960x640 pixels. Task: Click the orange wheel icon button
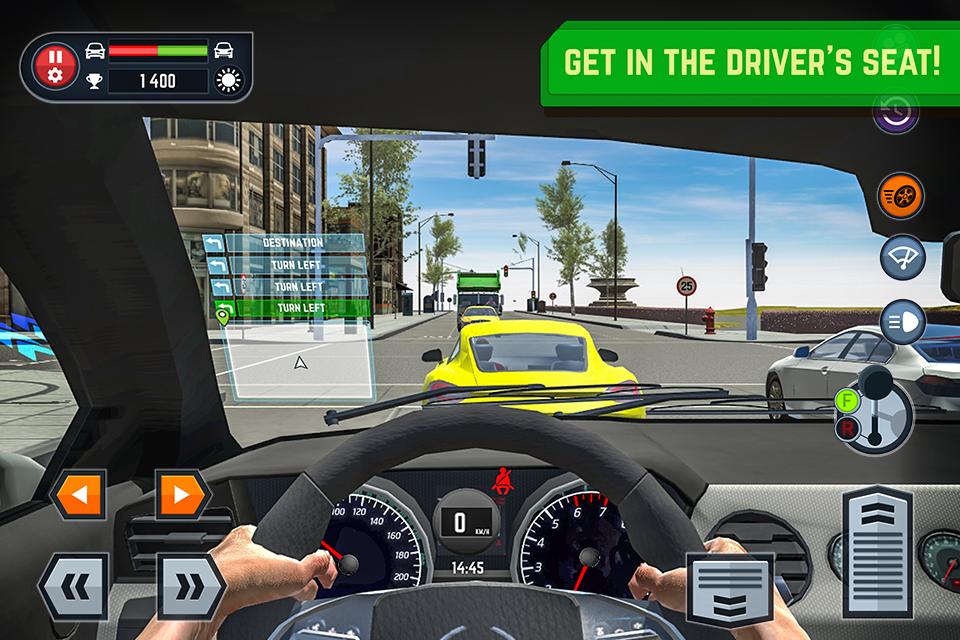902,195
